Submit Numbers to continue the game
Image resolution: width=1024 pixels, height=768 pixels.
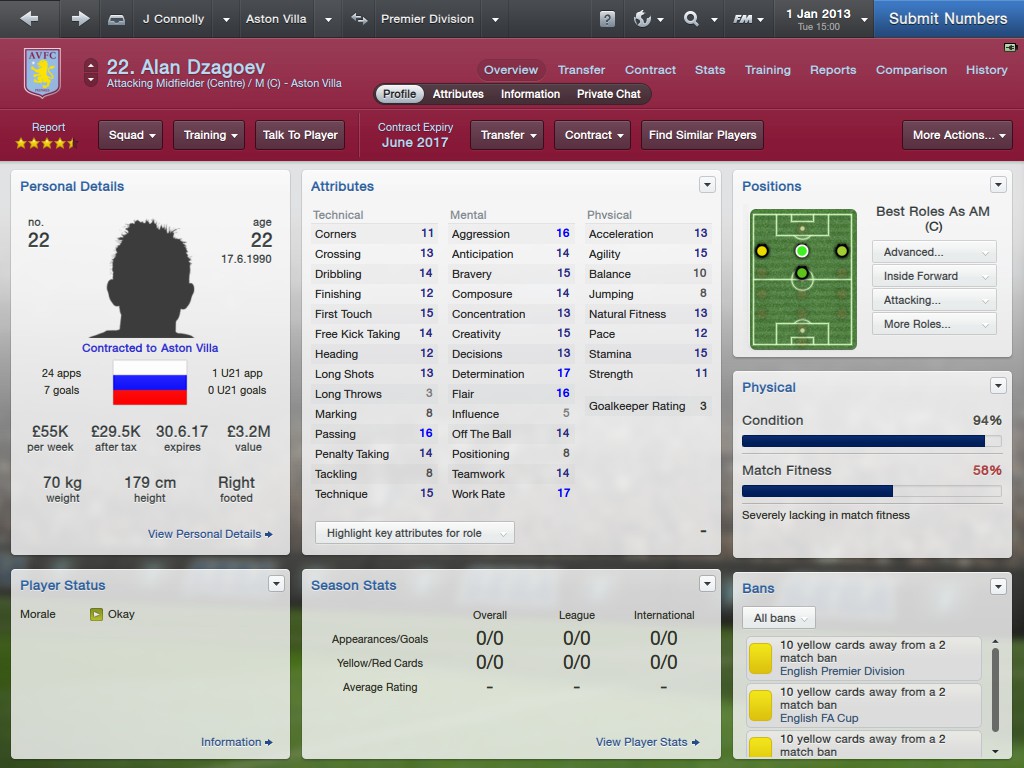tap(947, 18)
